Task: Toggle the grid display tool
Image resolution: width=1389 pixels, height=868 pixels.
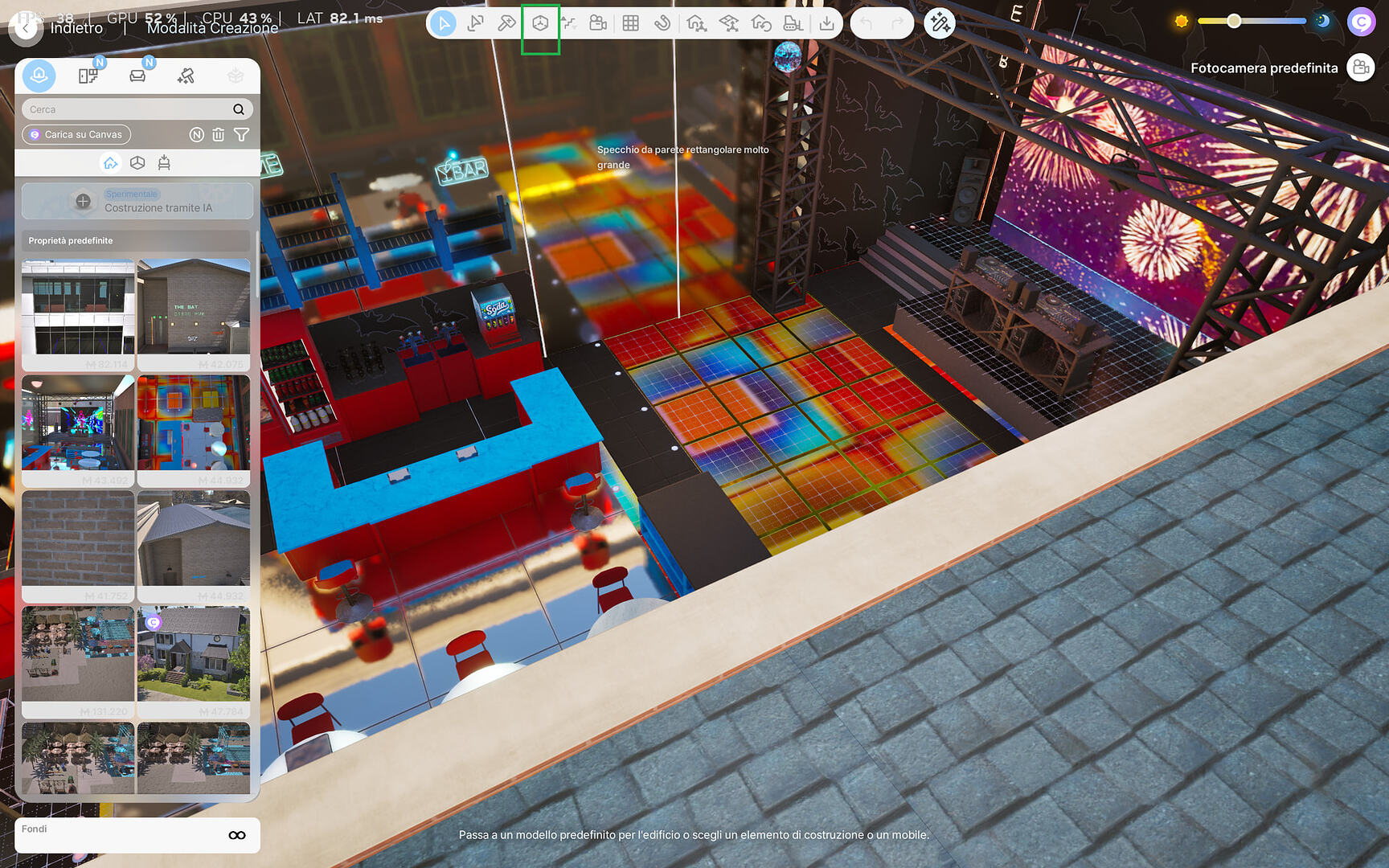Action: (630, 23)
